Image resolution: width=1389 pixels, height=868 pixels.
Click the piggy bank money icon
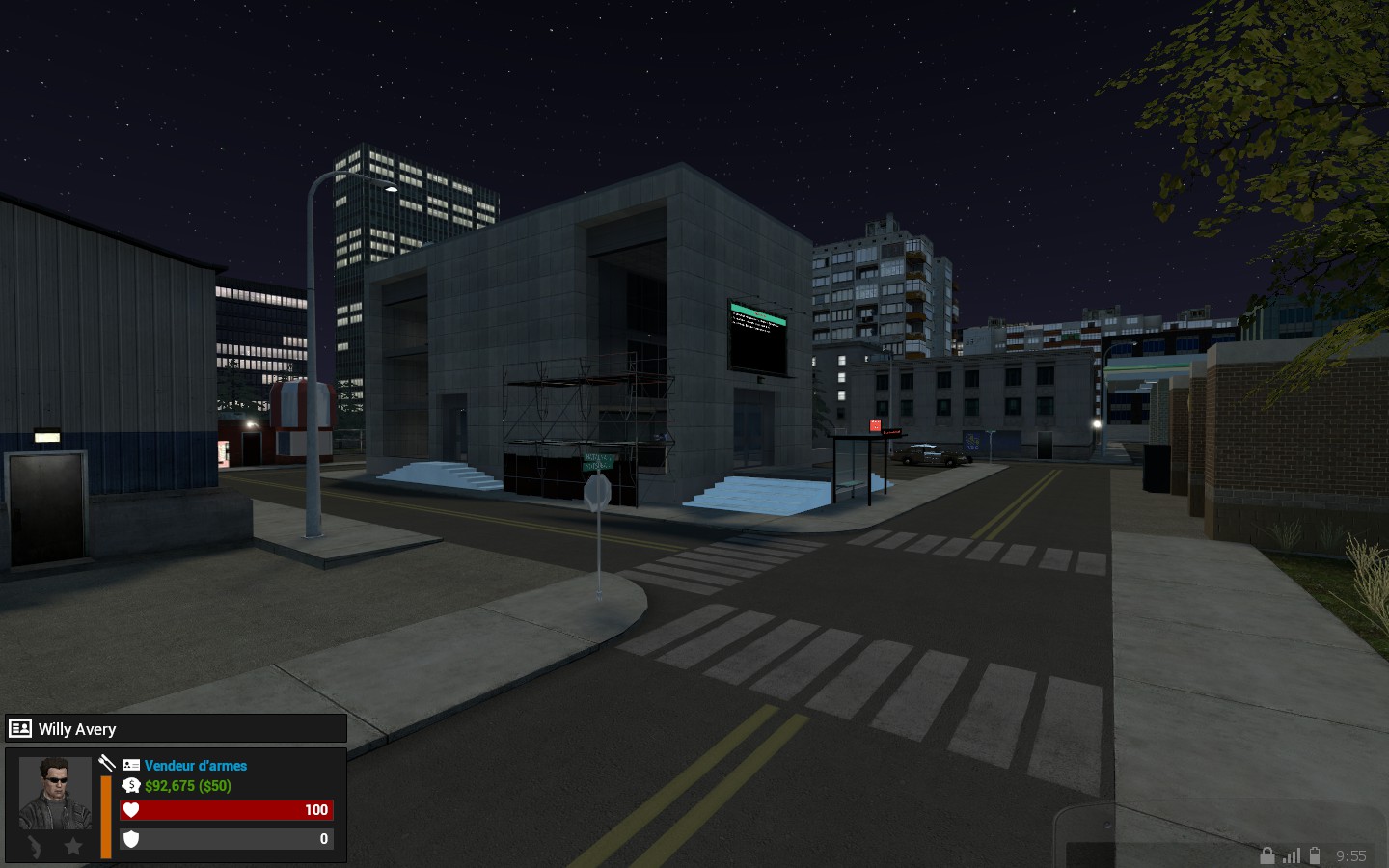pyautogui.click(x=130, y=785)
